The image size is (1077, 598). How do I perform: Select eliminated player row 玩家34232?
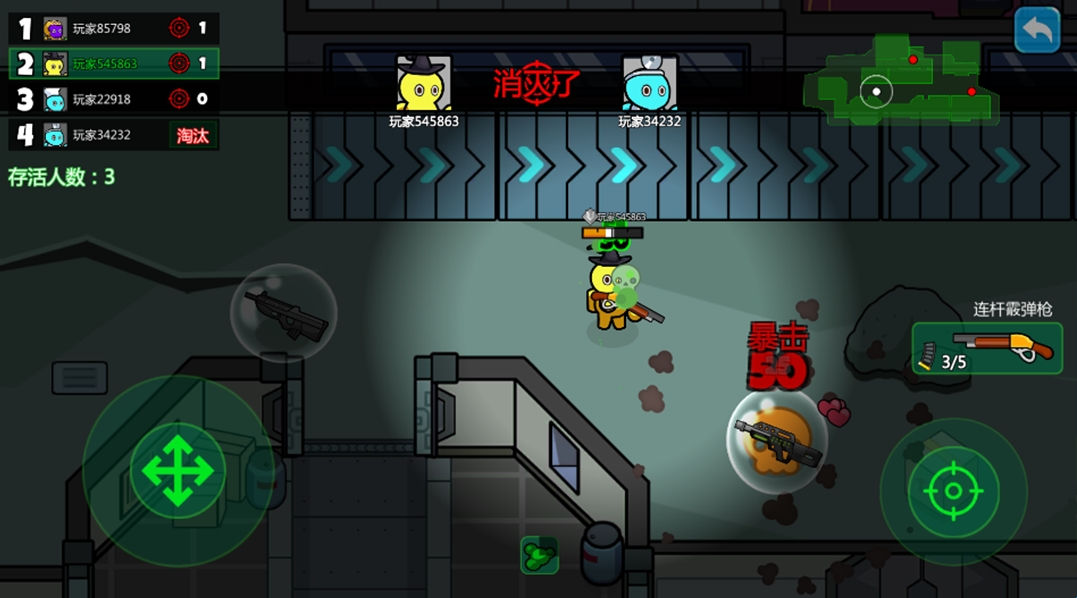[x=114, y=135]
